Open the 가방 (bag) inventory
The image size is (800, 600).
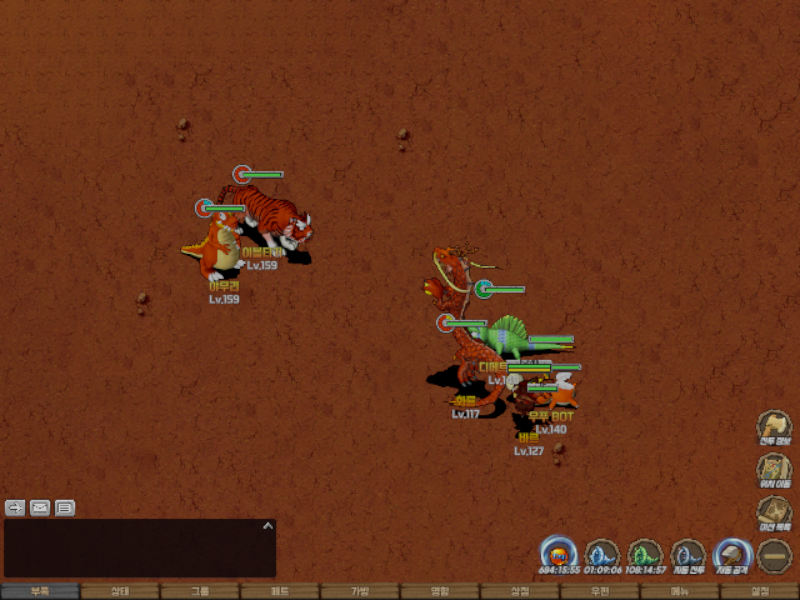tap(360, 591)
